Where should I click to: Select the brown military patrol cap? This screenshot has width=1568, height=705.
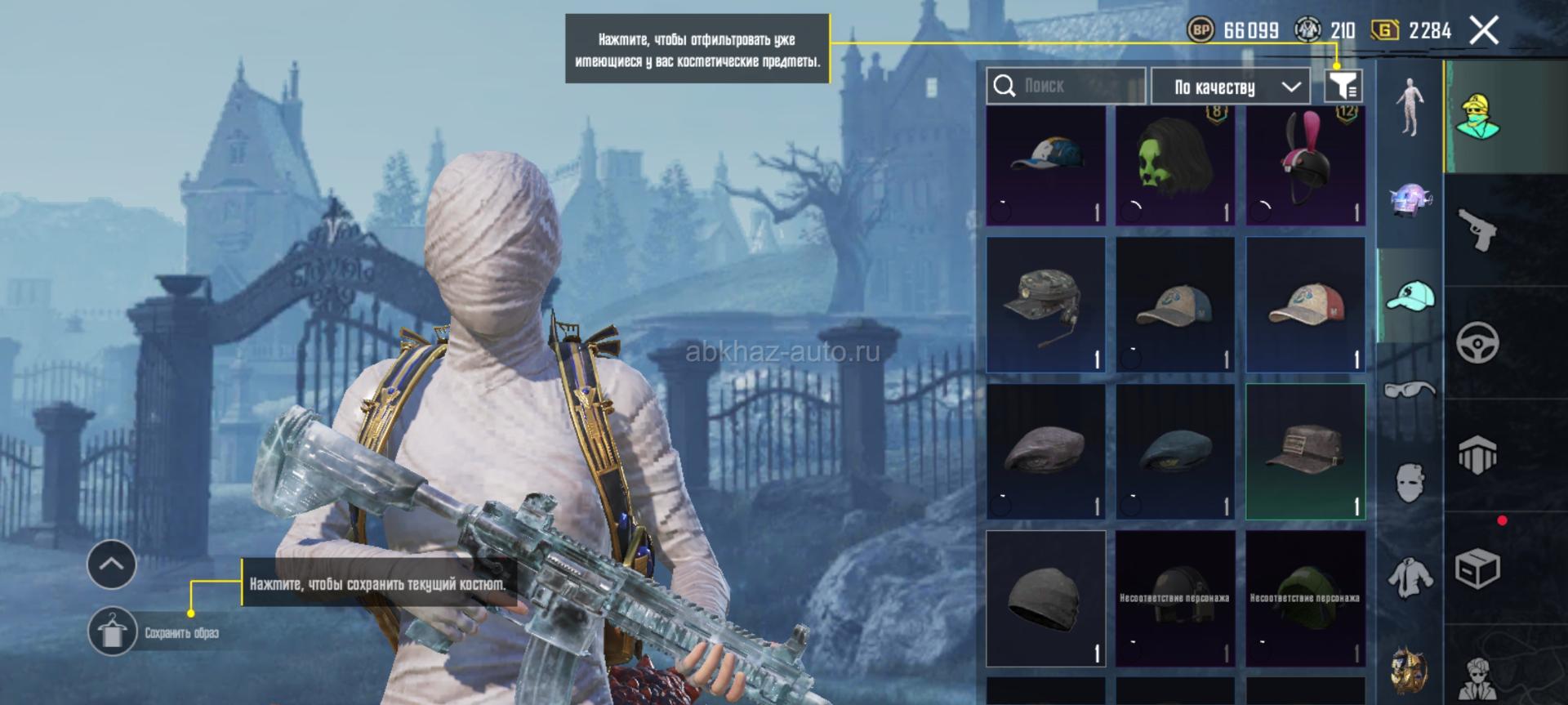pos(1305,452)
